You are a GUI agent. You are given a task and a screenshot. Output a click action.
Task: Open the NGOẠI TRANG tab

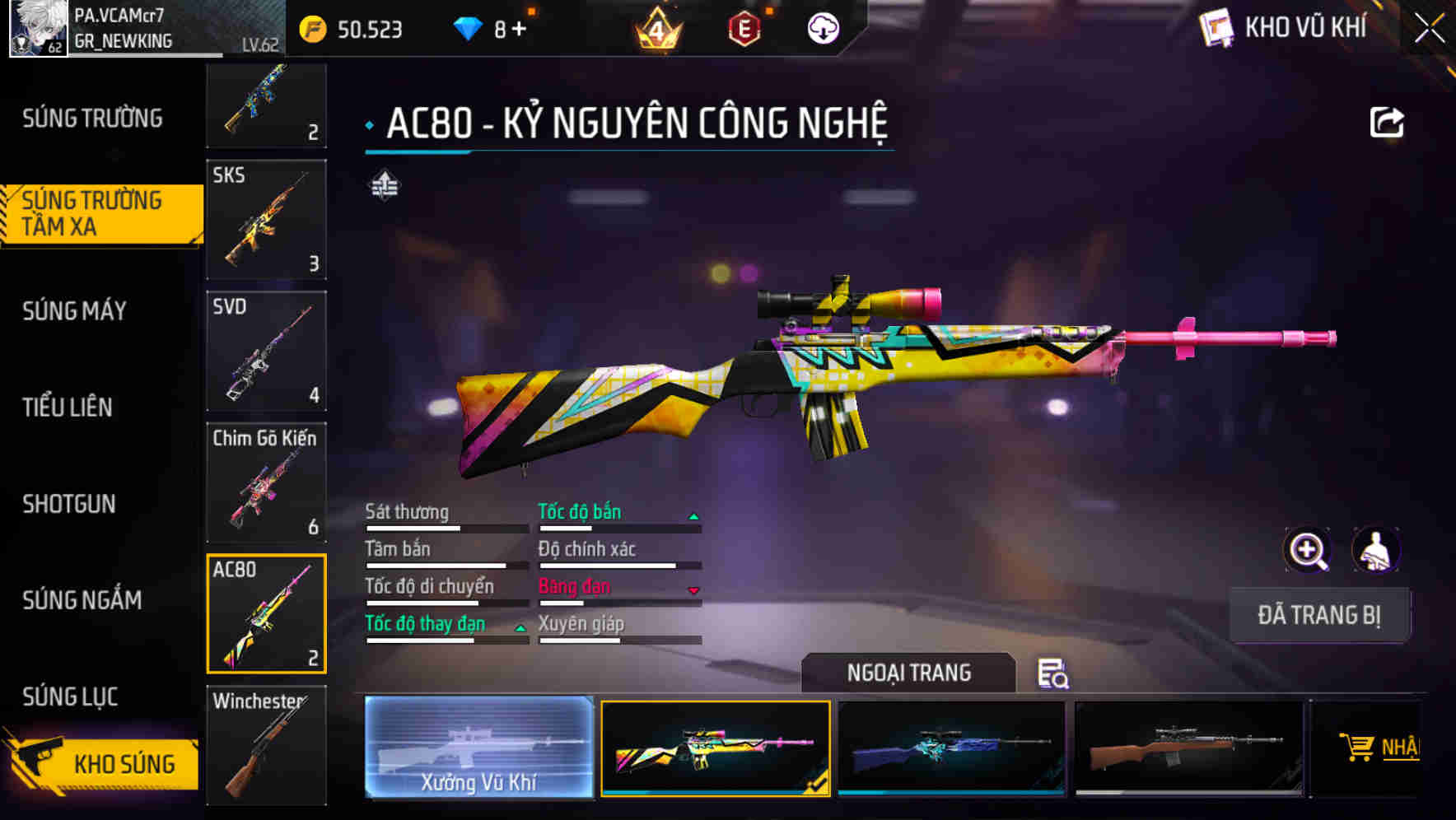pos(911,673)
